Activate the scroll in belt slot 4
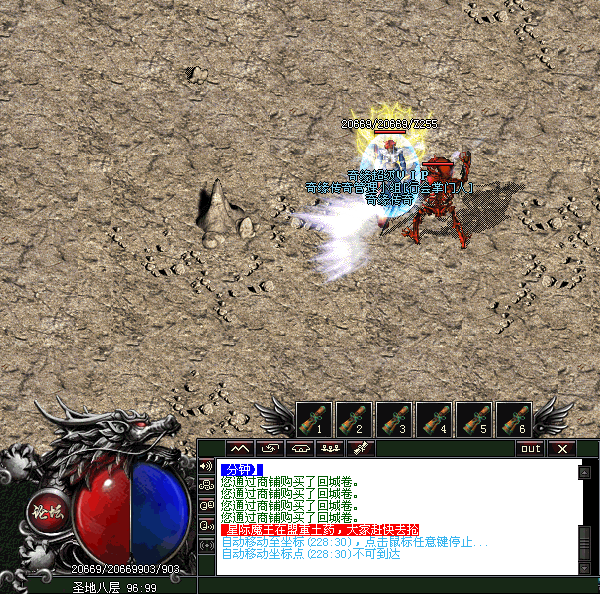Viewport: 600px width, 594px height. pos(434,418)
